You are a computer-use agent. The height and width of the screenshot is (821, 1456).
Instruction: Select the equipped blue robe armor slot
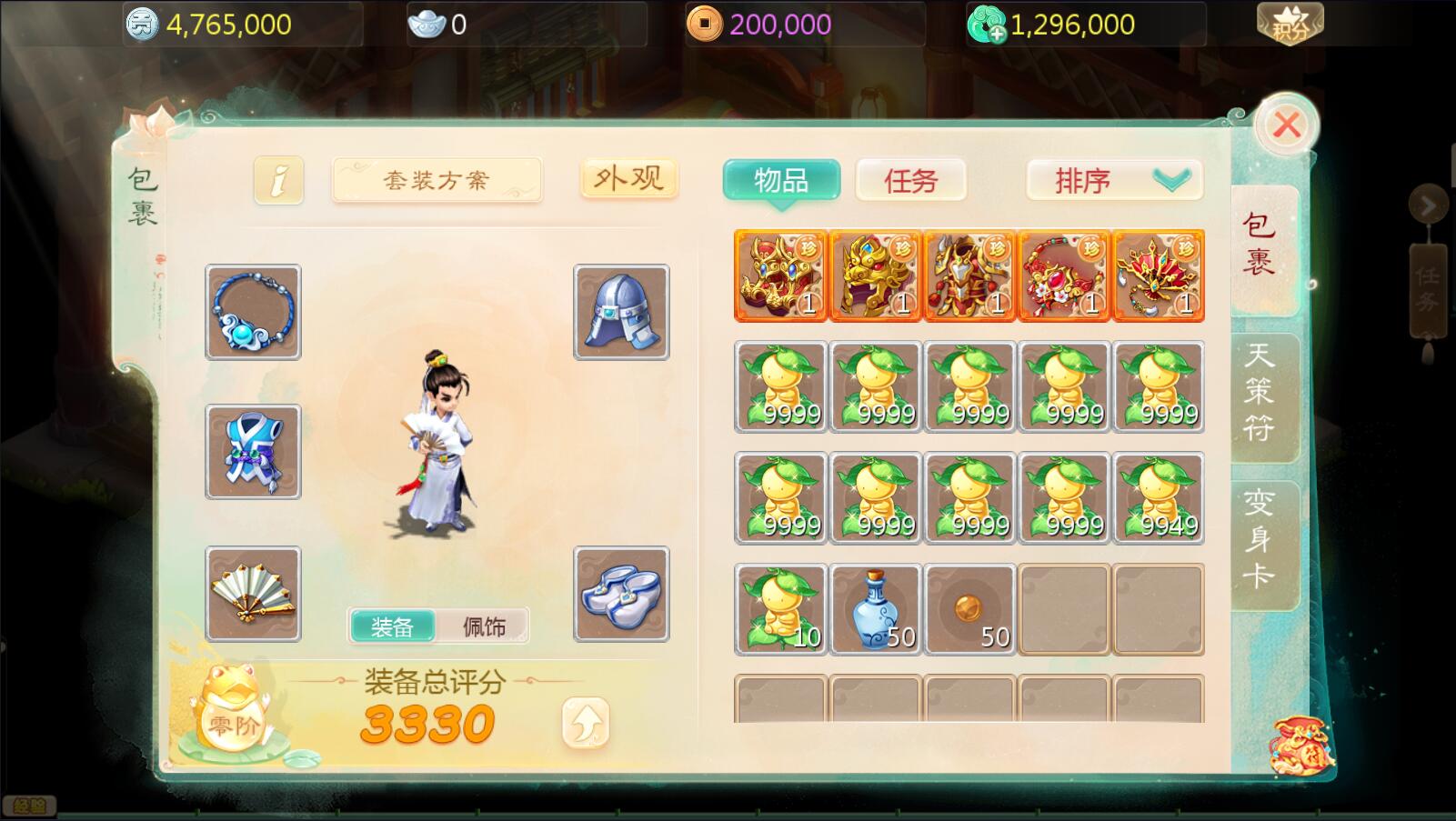click(253, 452)
